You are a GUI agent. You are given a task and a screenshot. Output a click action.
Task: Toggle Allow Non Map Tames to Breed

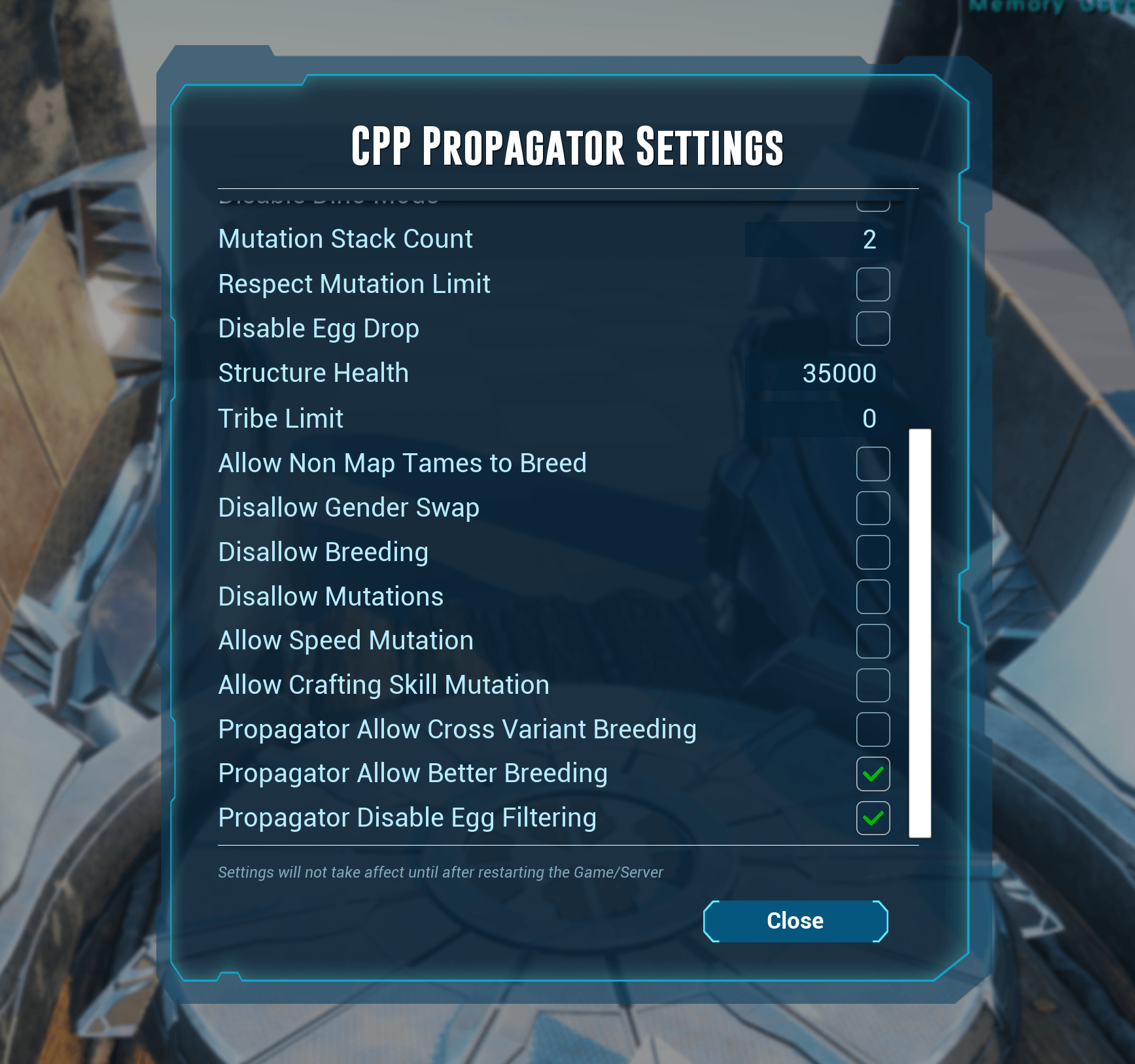click(x=873, y=464)
